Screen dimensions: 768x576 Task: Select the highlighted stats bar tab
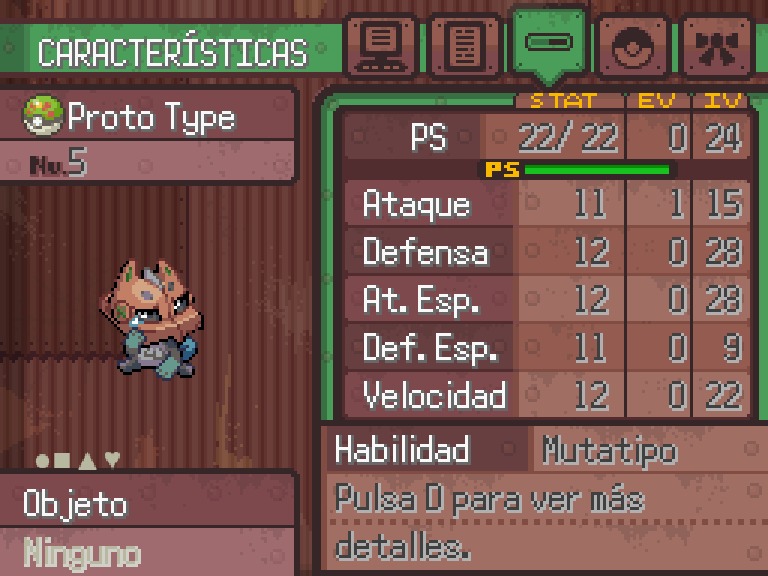tap(548, 44)
